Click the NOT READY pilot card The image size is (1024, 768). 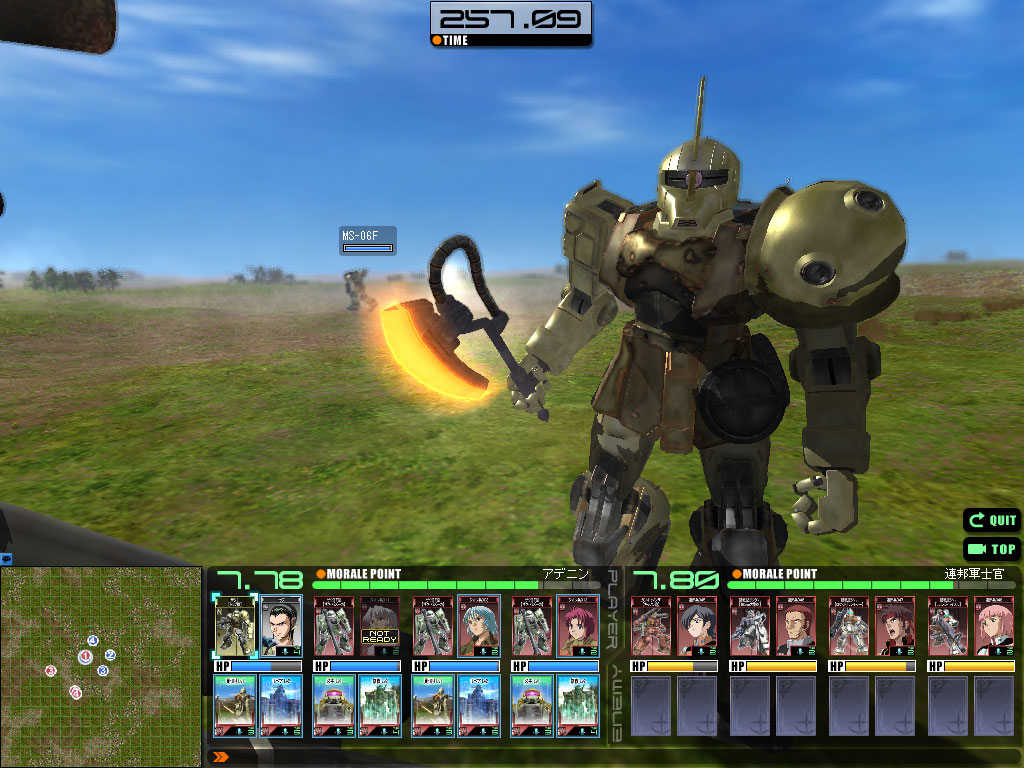pyautogui.click(x=380, y=625)
